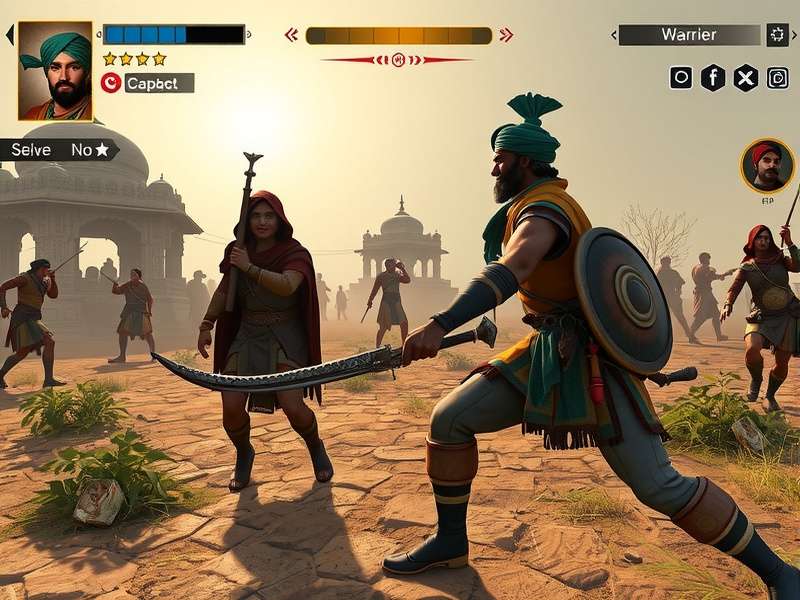The height and width of the screenshot is (600, 800).
Task: Choose the Selve option
Action: [31, 150]
